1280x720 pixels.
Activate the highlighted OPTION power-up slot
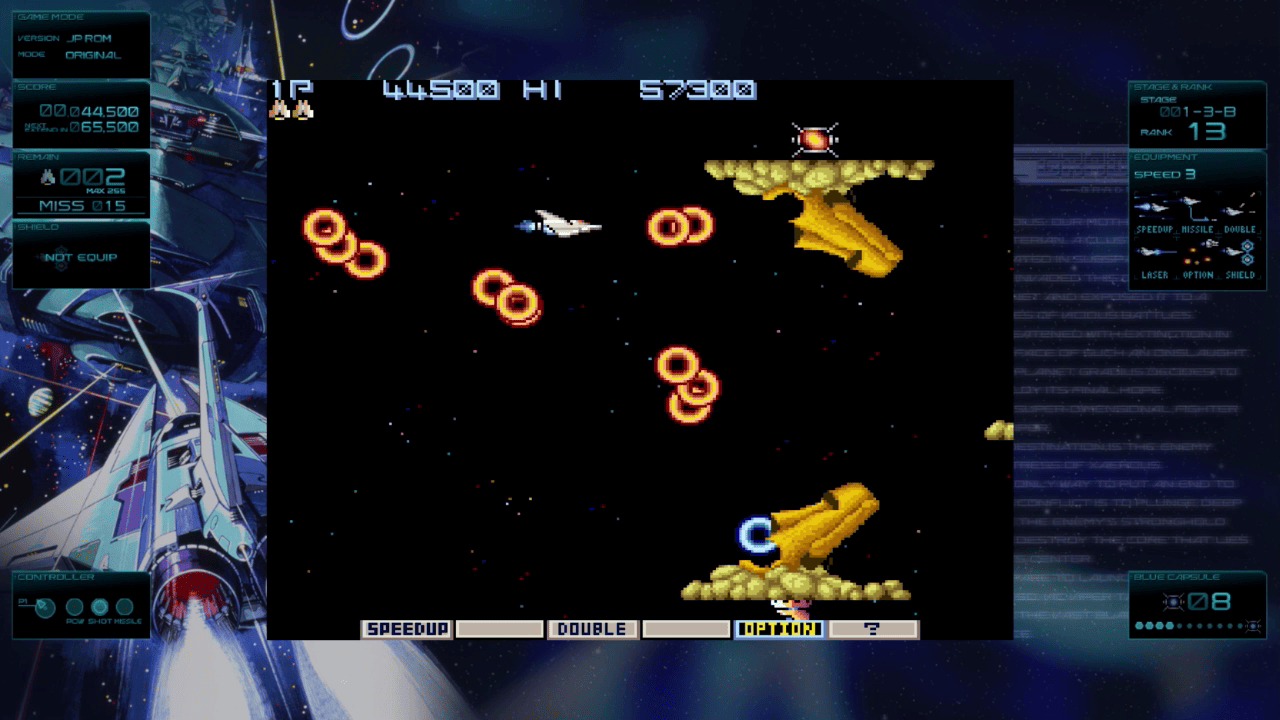779,629
